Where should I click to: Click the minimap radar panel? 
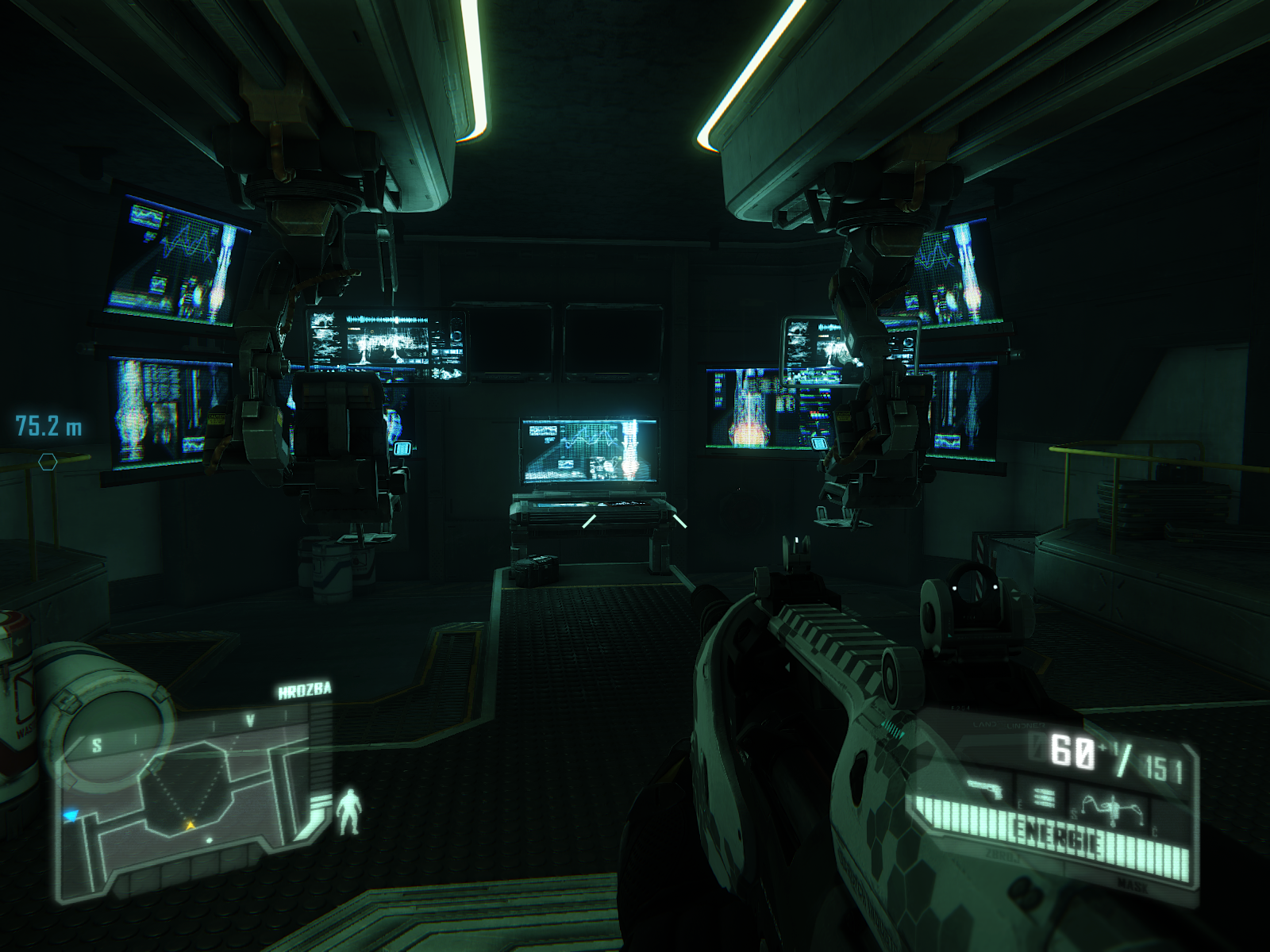pos(190,801)
